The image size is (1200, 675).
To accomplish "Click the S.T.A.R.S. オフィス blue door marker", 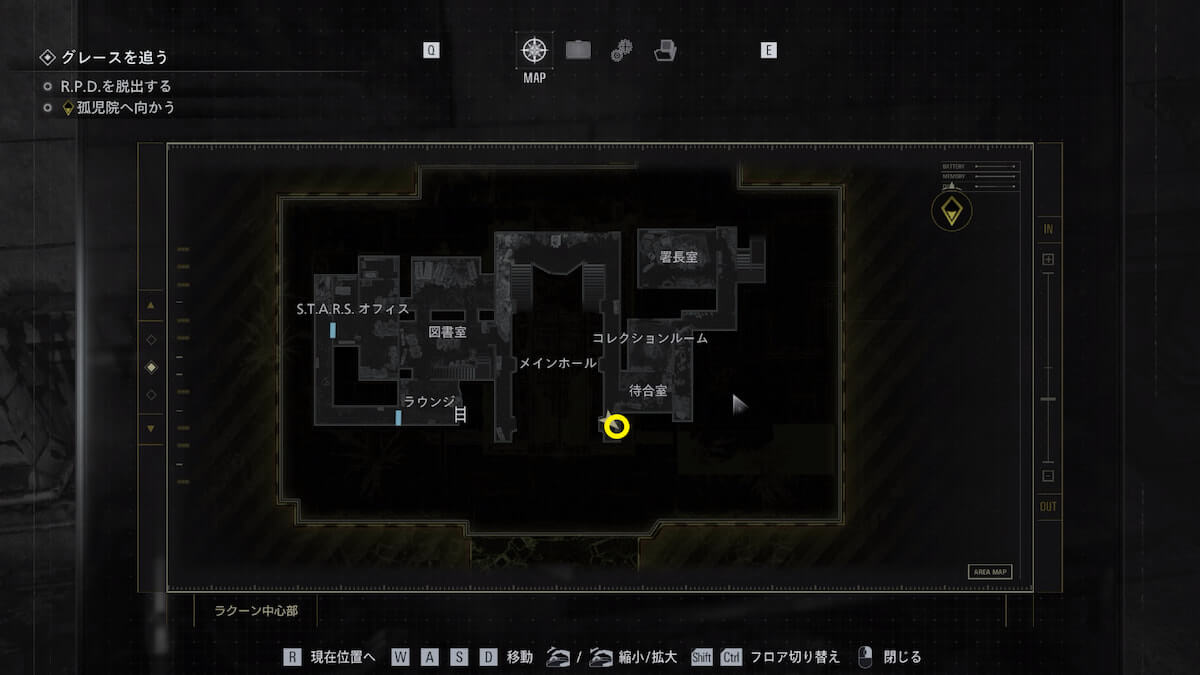I will click(x=333, y=330).
